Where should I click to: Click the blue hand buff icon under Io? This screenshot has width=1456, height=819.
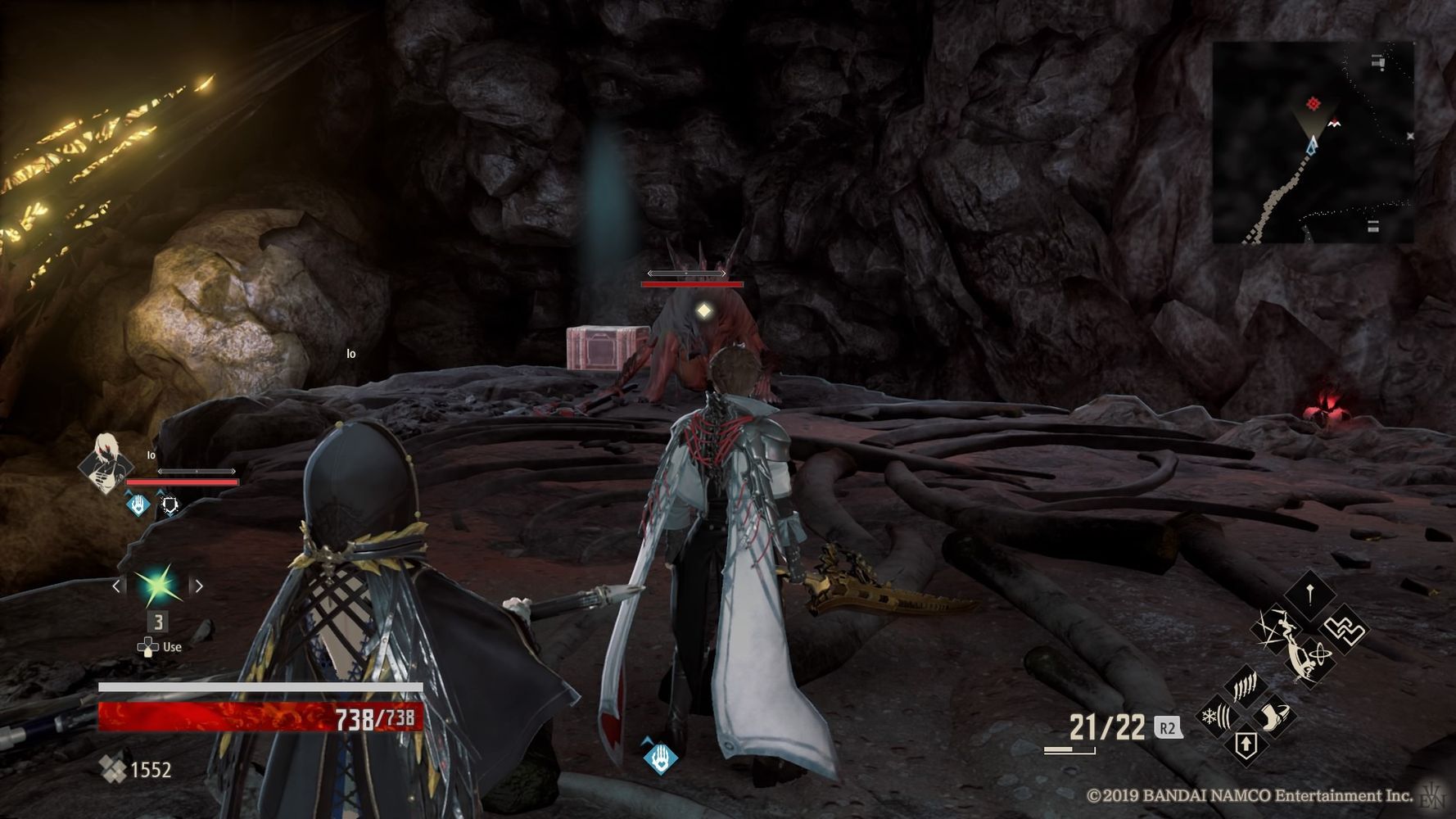(x=139, y=505)
